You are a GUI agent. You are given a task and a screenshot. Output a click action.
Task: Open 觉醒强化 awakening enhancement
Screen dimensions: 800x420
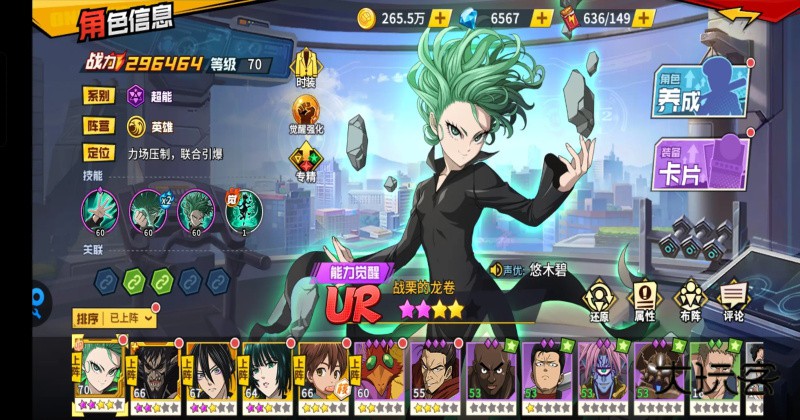(x=307, y=112)
